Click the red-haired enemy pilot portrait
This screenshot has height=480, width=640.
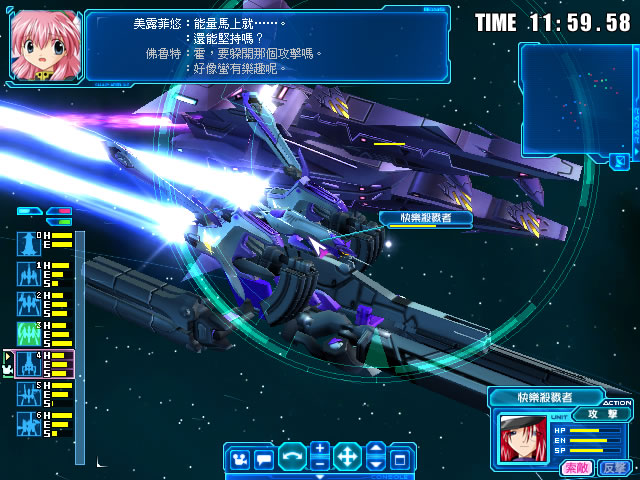tap(520, 440)
